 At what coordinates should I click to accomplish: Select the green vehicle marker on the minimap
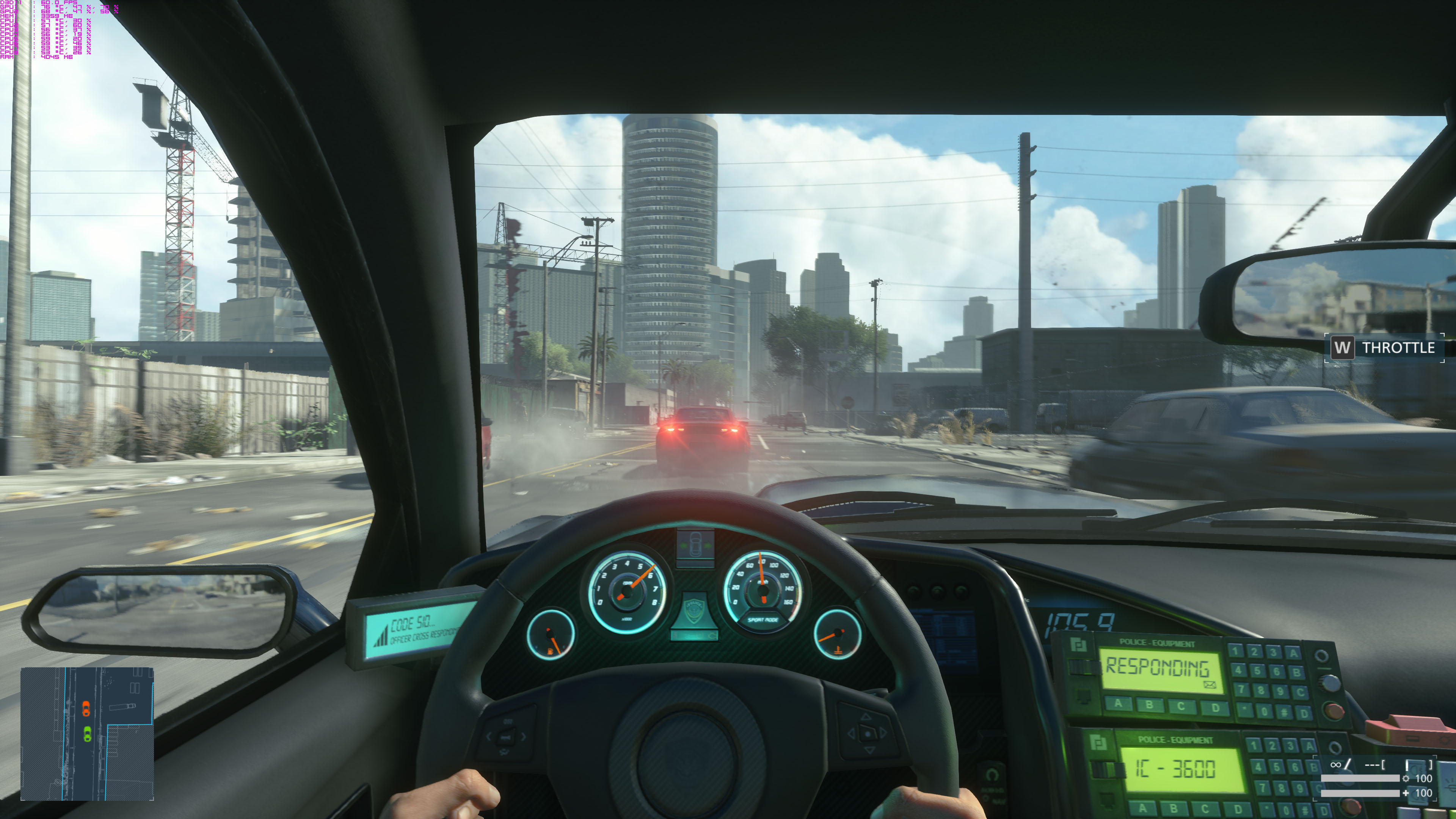click(87, 734)
